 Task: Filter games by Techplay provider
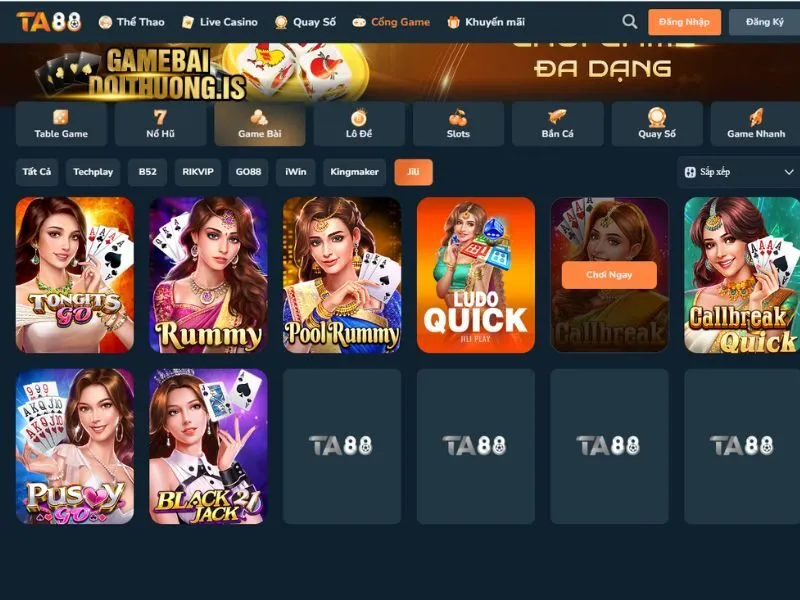pos(93,172)
